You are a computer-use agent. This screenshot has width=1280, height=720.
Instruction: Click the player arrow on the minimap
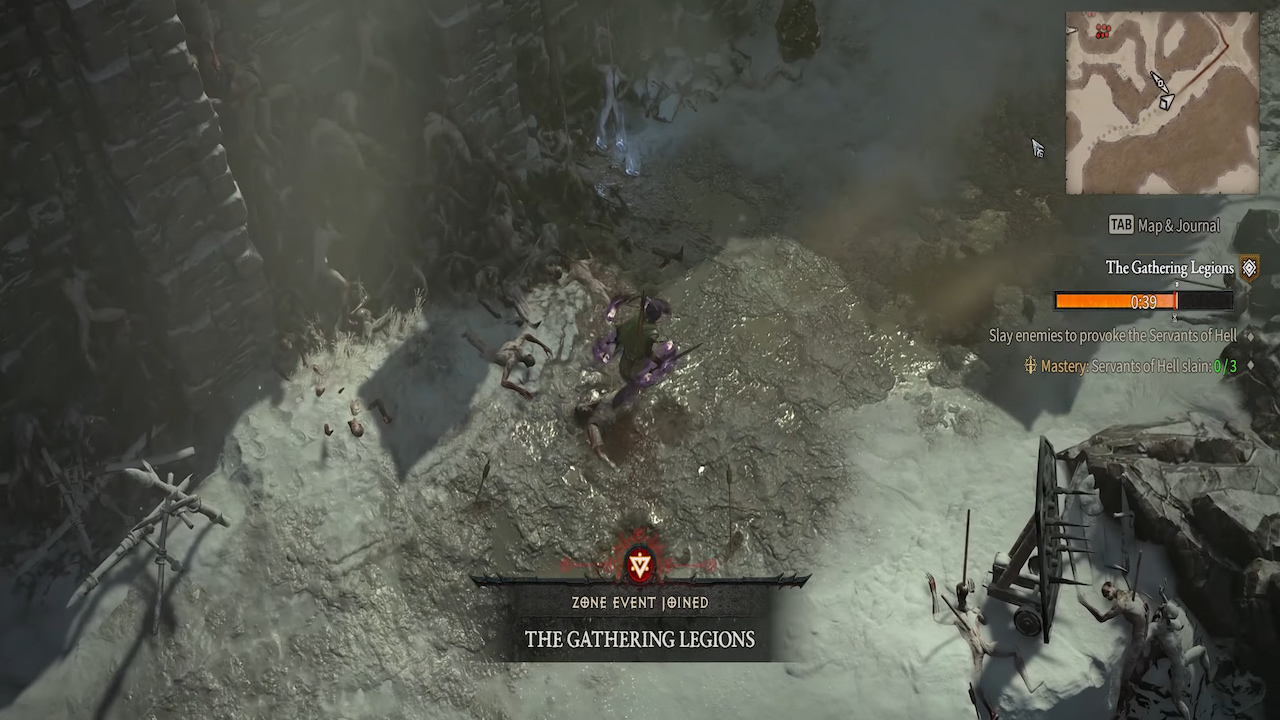(x=1159, y=82)
